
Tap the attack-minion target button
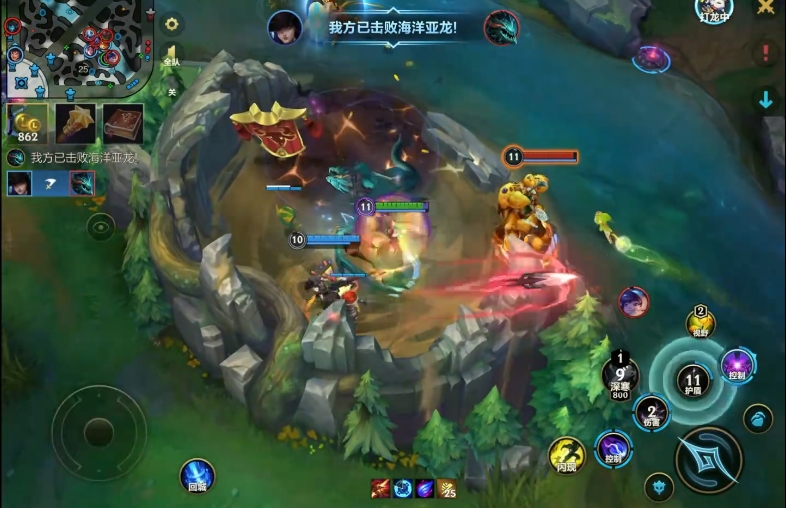[657, 487]
